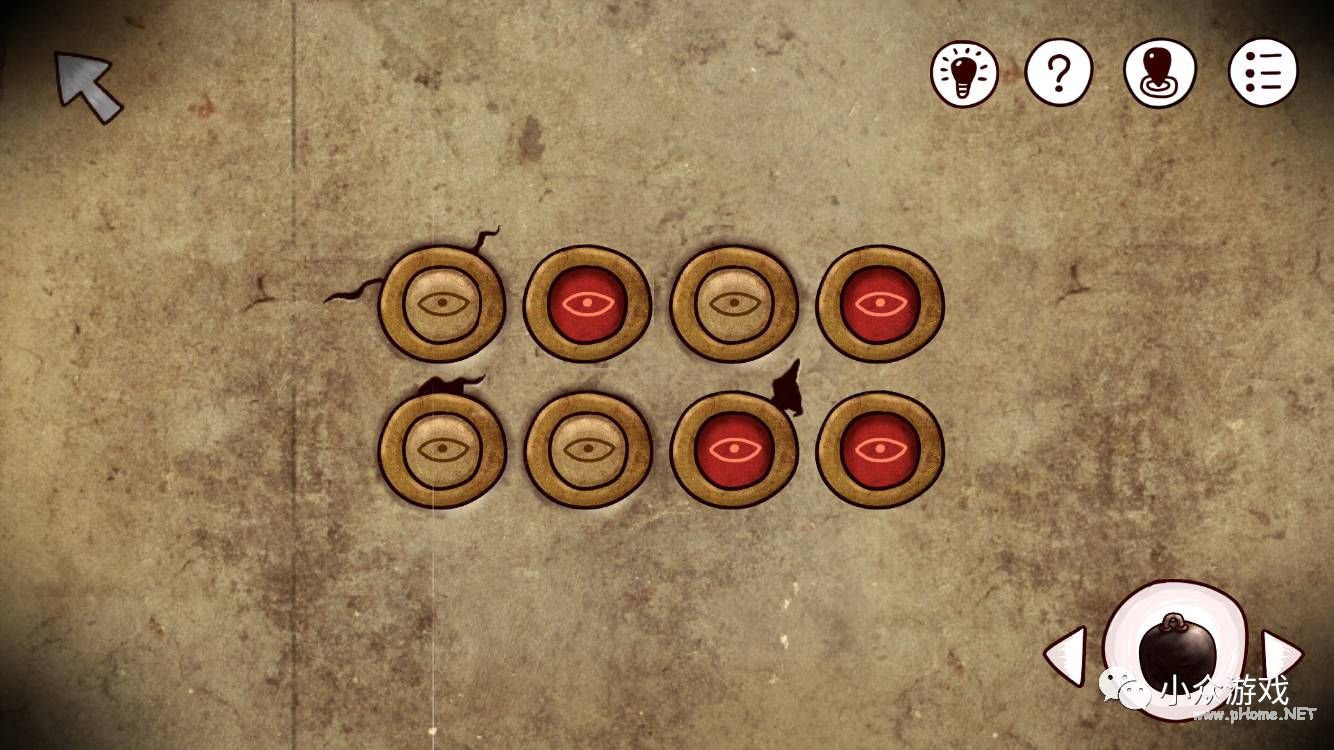The image size is (1334, 750).
Task: Go back using the grey arrow
Action: 88,87
